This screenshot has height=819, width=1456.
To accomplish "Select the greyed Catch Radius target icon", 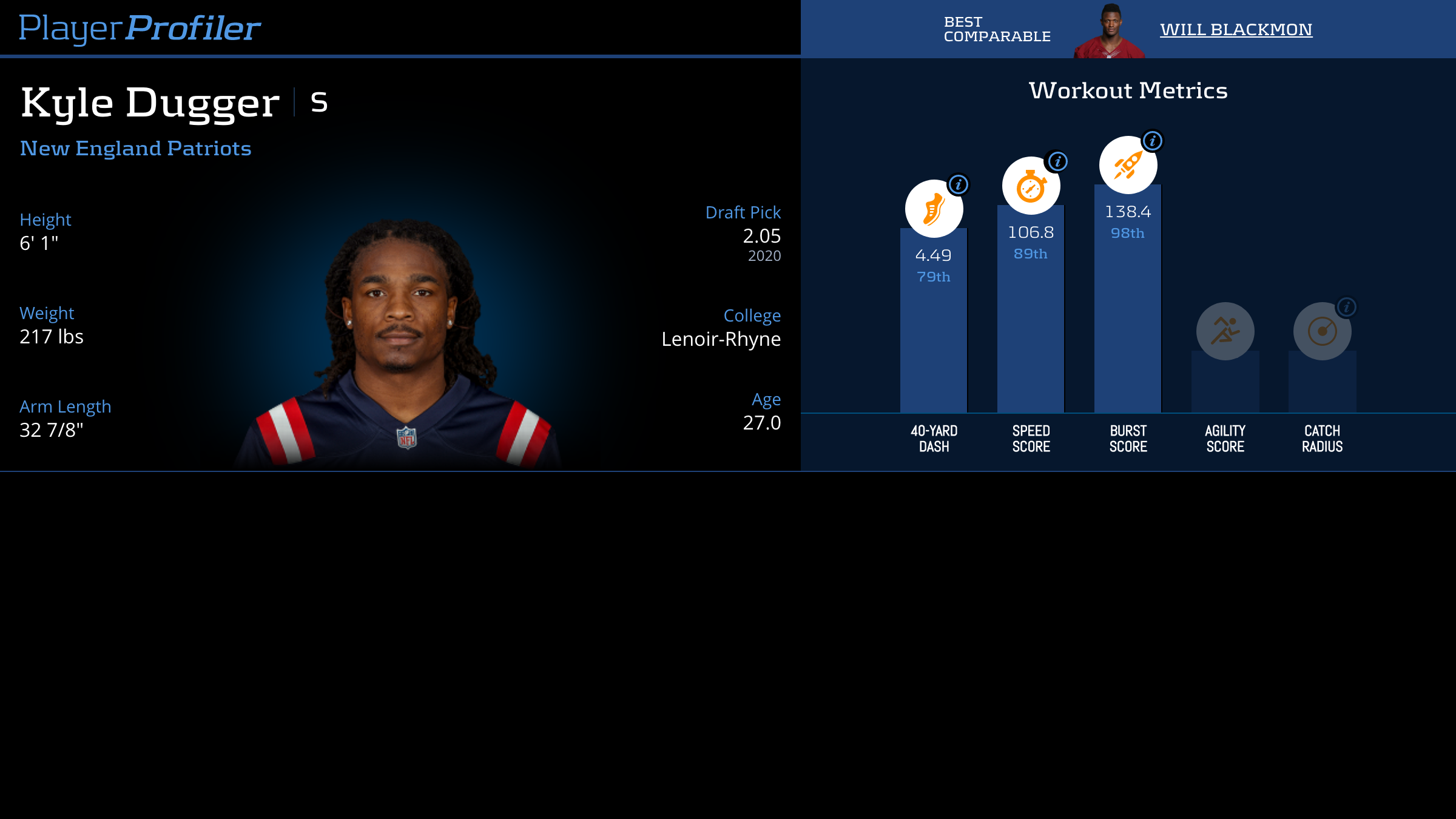I will point(1322,331).
